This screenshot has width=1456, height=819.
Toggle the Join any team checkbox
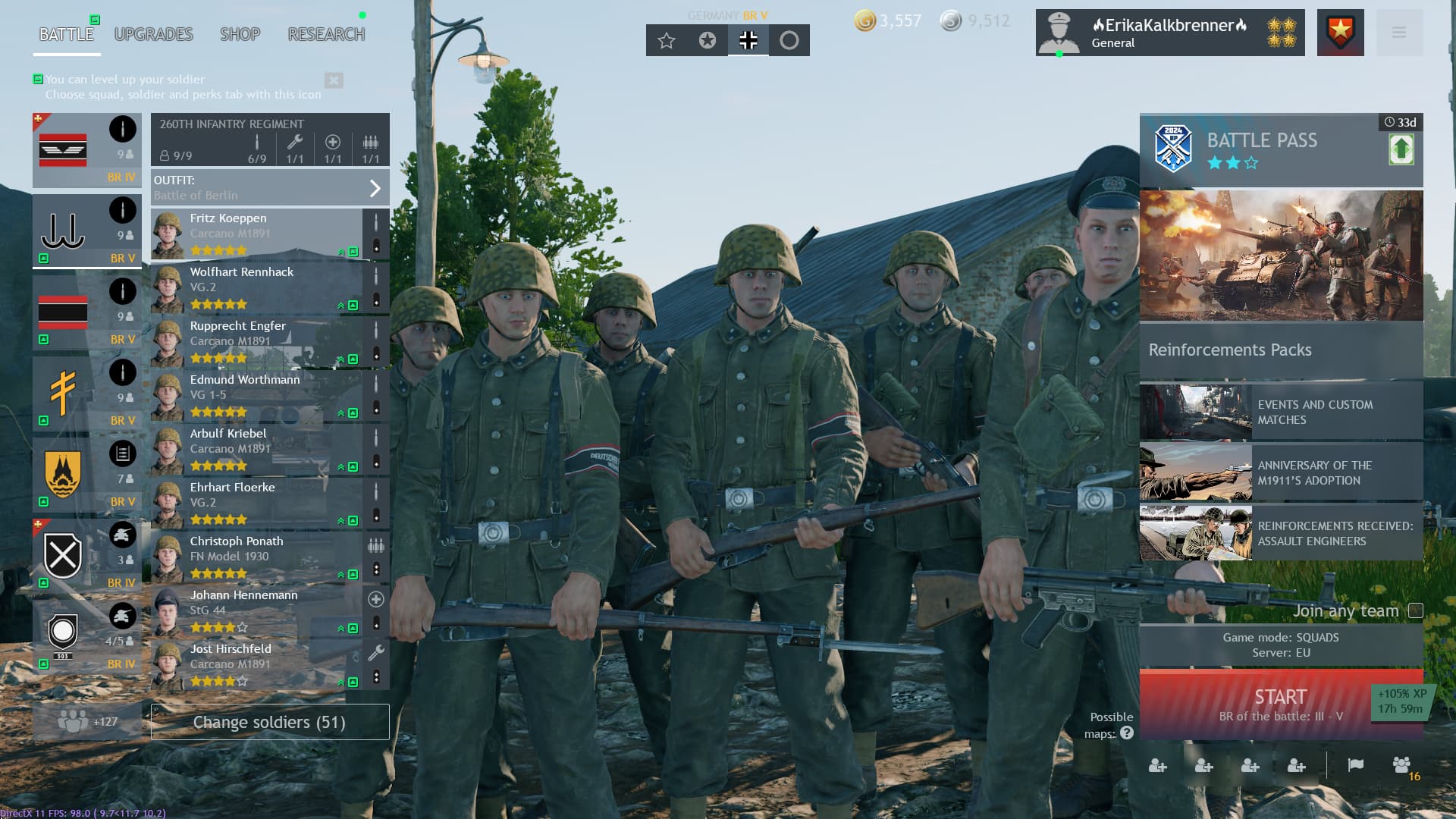click(x=1415, y=610)
